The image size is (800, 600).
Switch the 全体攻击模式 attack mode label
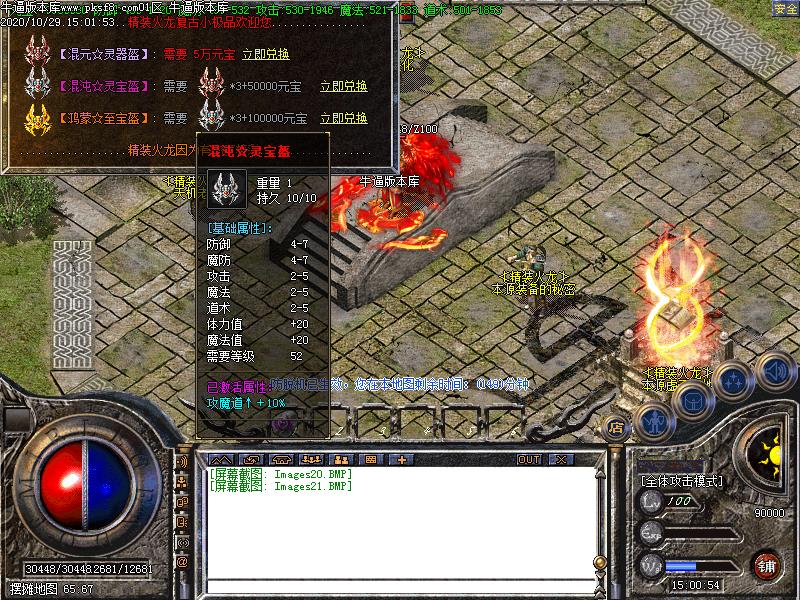click(x=681, y=481)
